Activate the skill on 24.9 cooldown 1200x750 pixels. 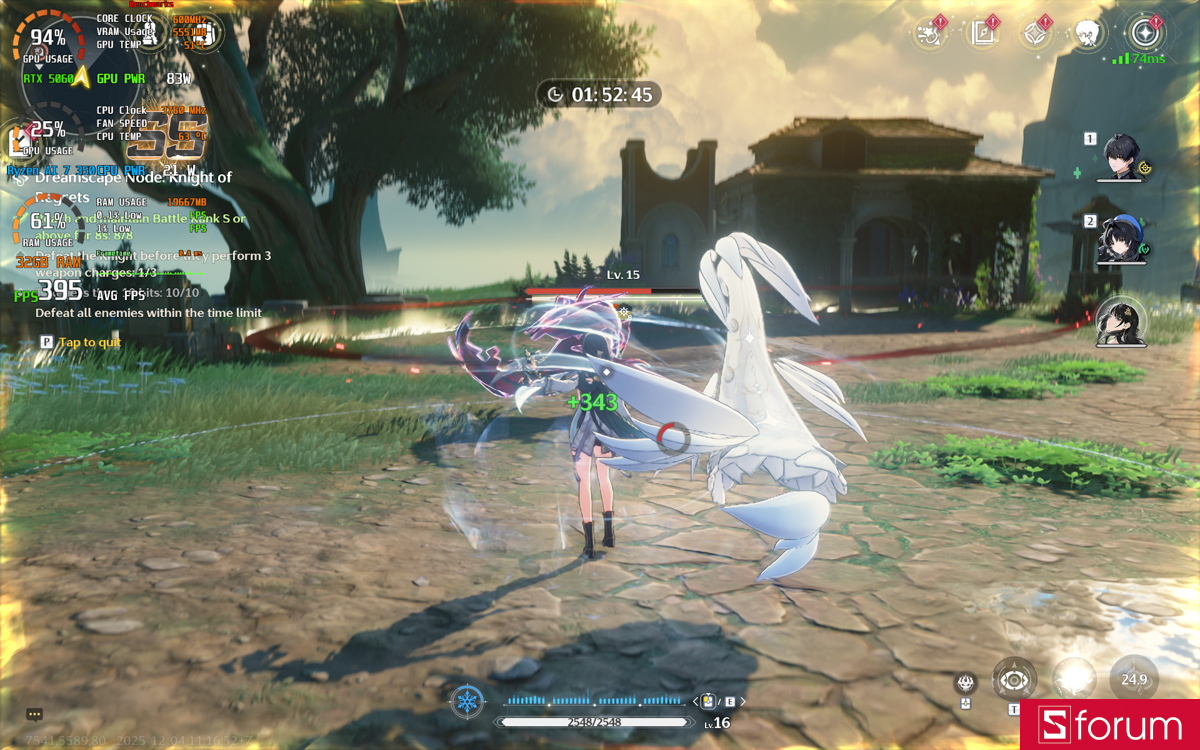[x=1134, y=679]
